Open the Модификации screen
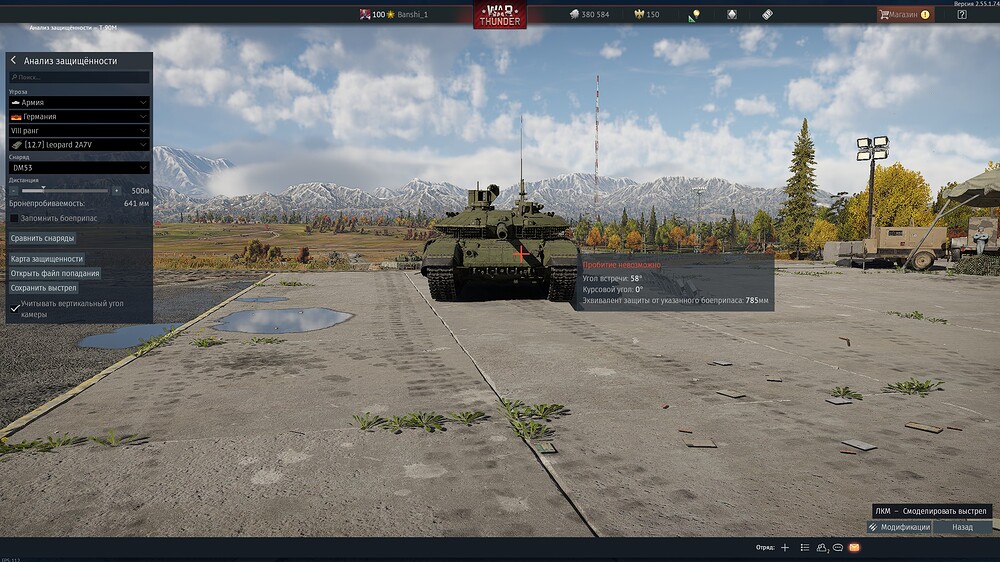The width and height of the screenshot is (1000, 562). [x=899, y=527]
